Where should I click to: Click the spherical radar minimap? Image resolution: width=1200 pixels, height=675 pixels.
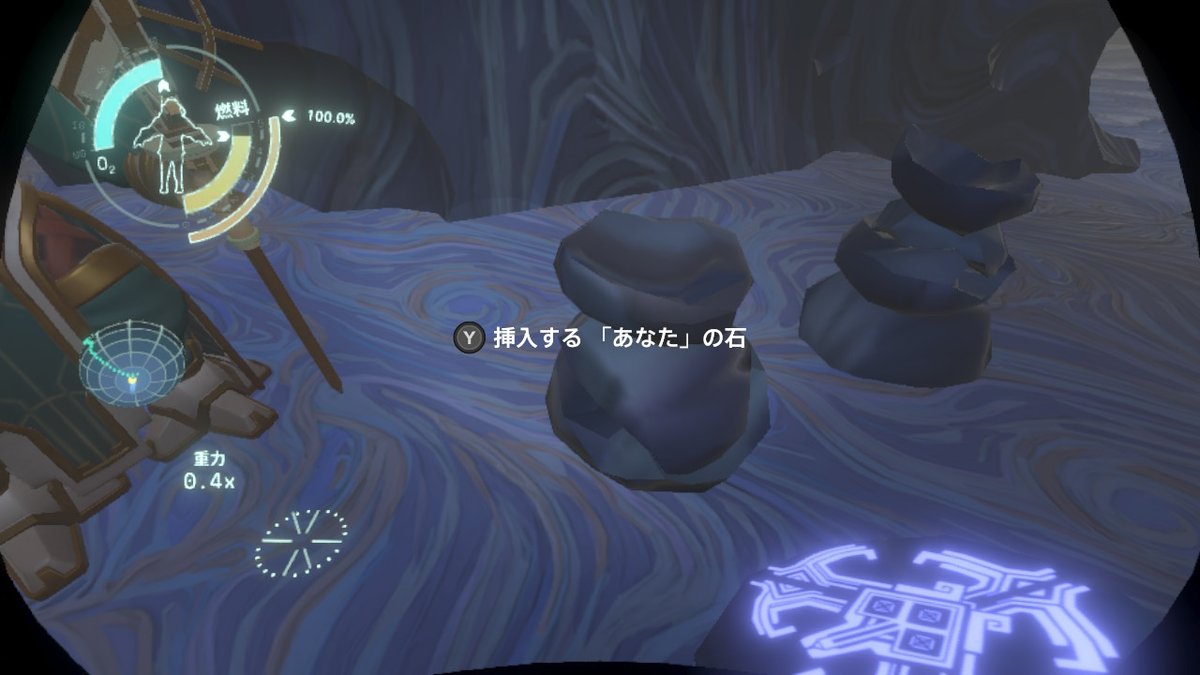130,366
